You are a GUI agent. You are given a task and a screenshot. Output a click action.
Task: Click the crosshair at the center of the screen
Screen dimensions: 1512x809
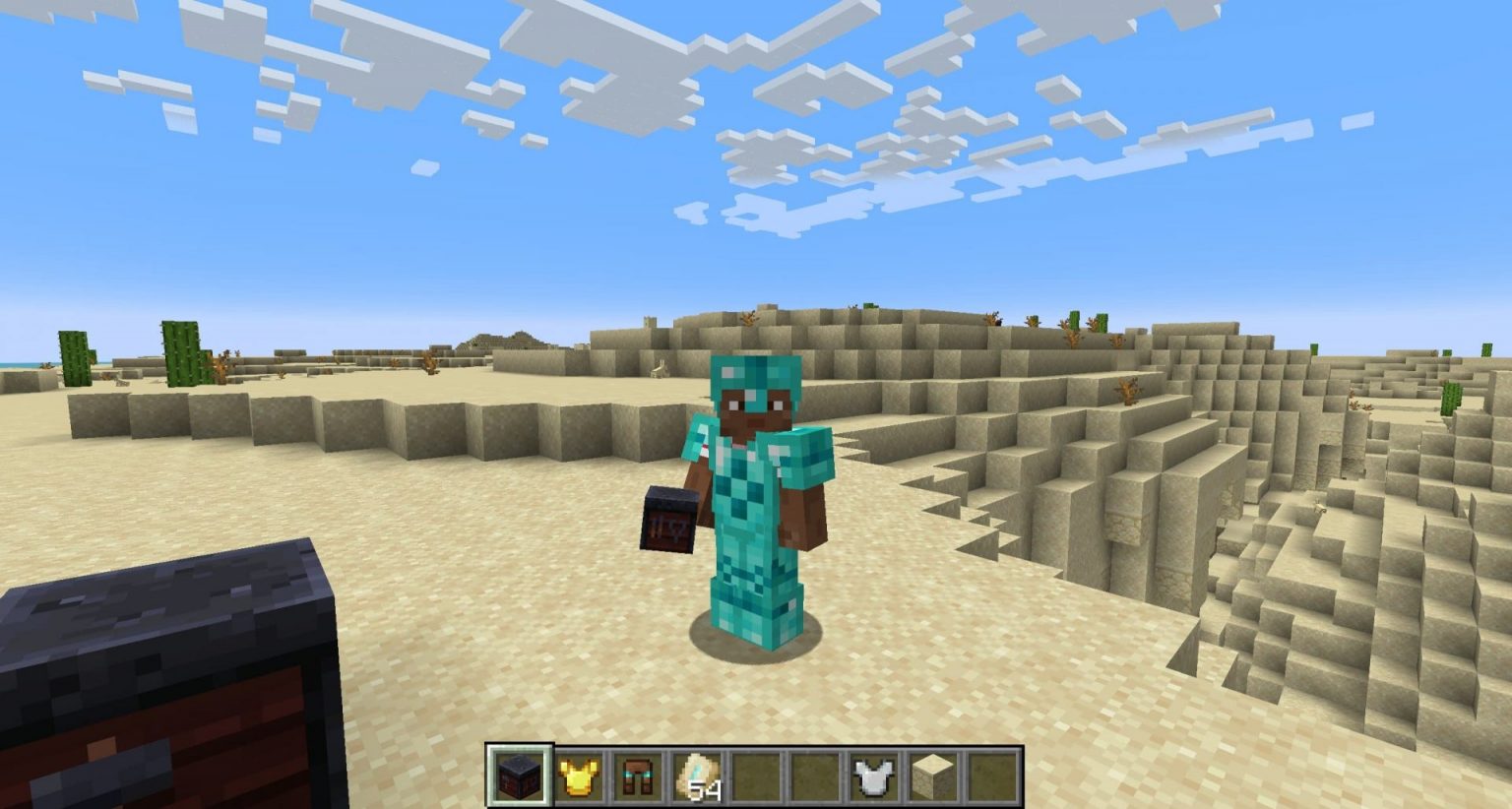[x=756, y=404]
